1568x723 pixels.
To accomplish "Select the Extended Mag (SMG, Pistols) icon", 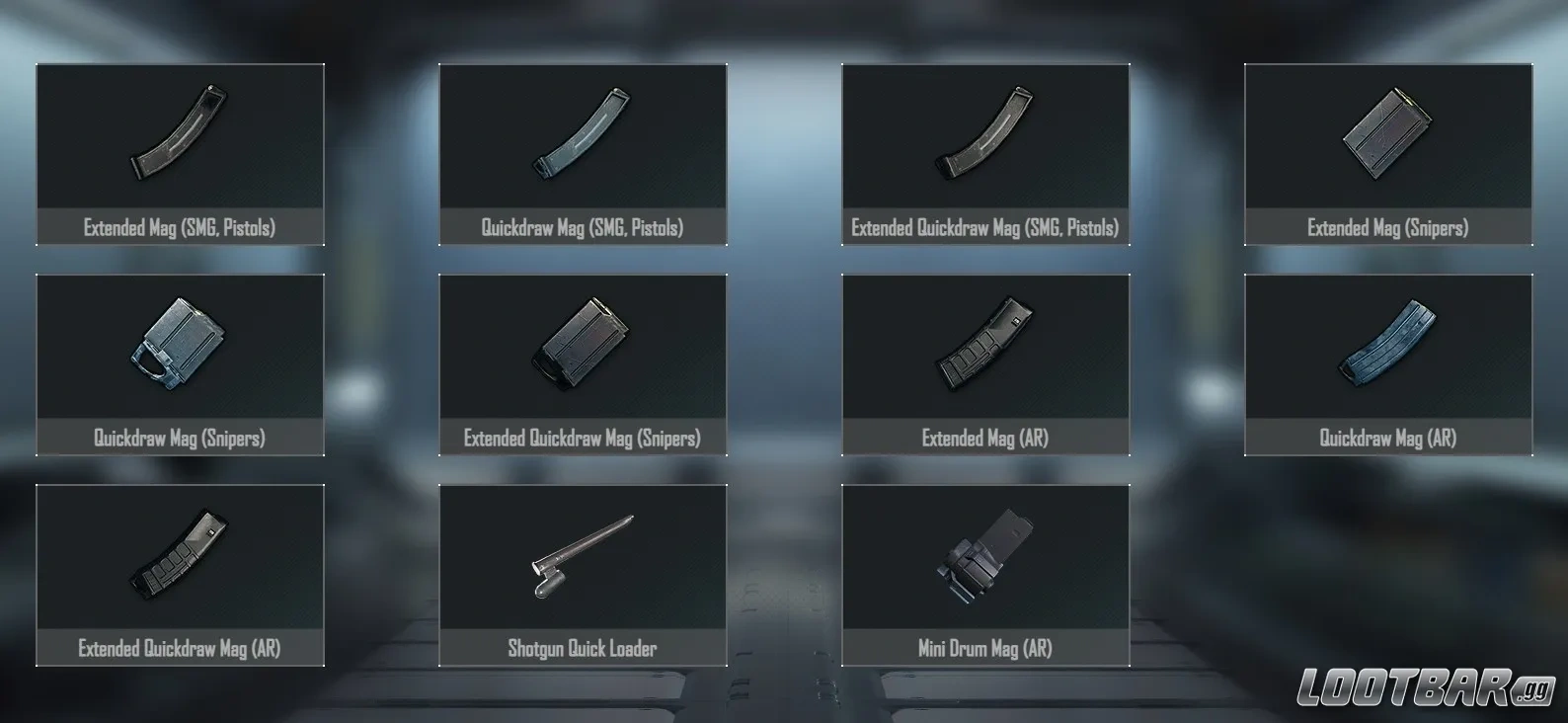I will click(x=180, y=138).
